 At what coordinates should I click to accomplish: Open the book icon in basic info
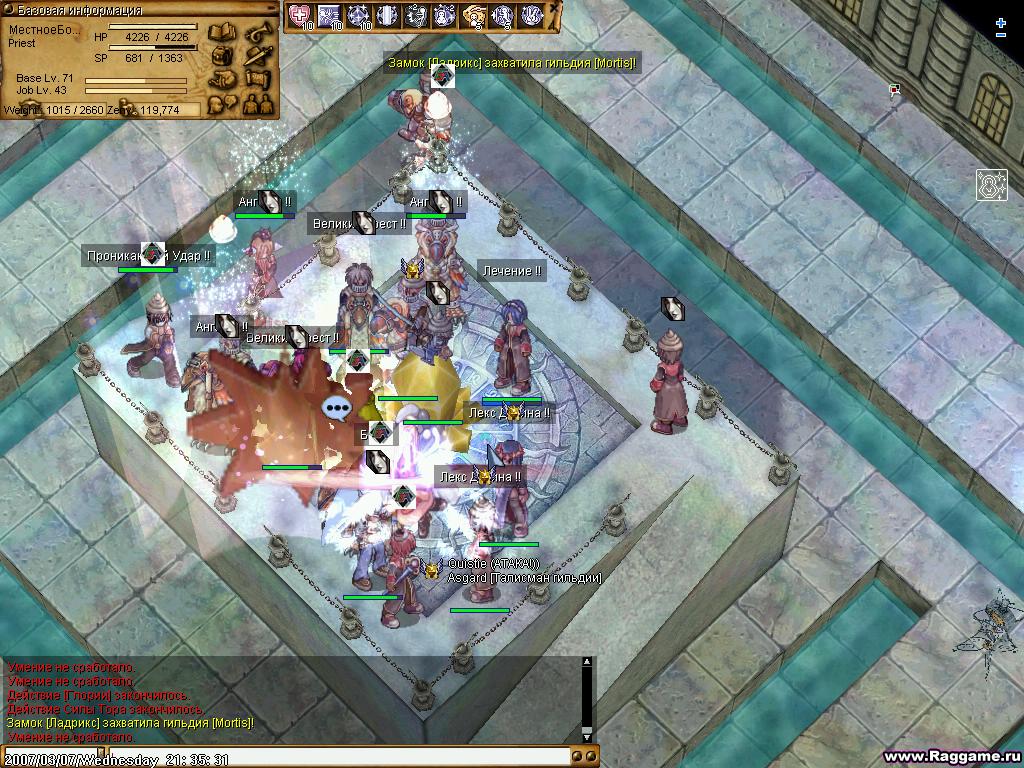click(x=223, y=33)
